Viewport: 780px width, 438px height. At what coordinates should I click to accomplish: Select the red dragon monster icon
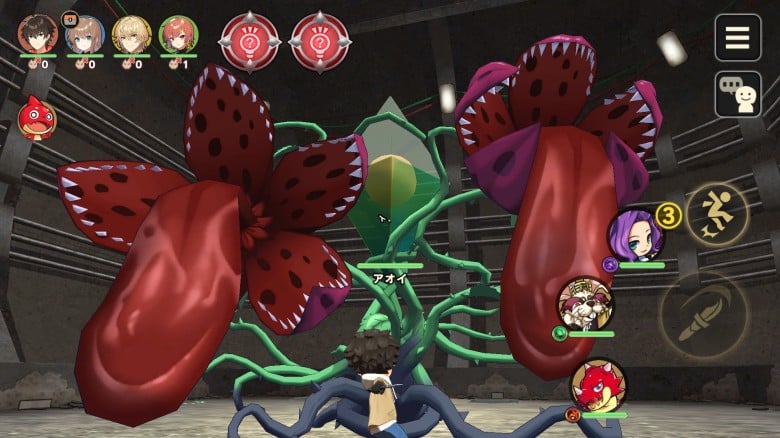click(x=598, y=385)
